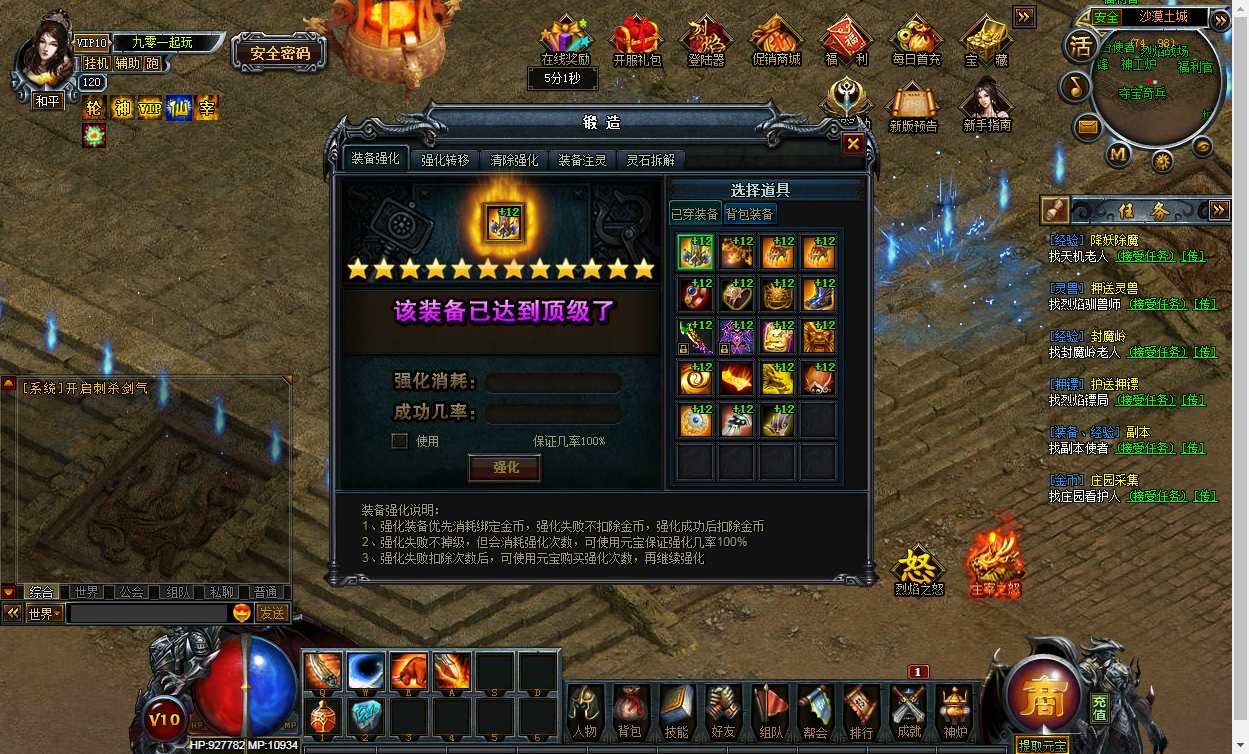This screenshot has height=754, width=1249.
Task: Show the 排行 ranking board
Action: click(x=861, y=712)
